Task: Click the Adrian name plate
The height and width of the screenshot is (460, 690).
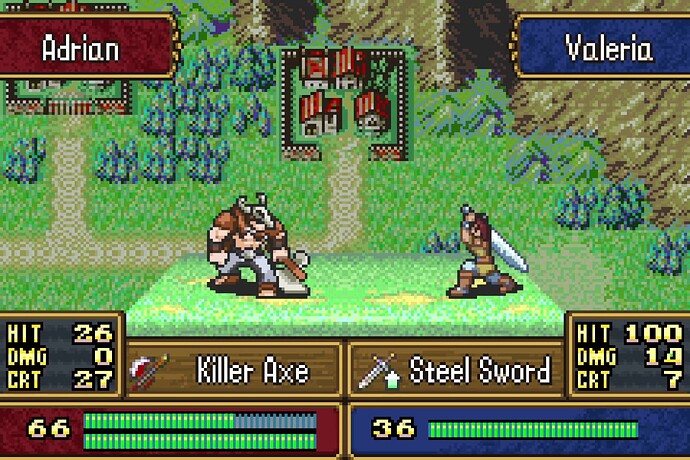Action: coord(82,48)
